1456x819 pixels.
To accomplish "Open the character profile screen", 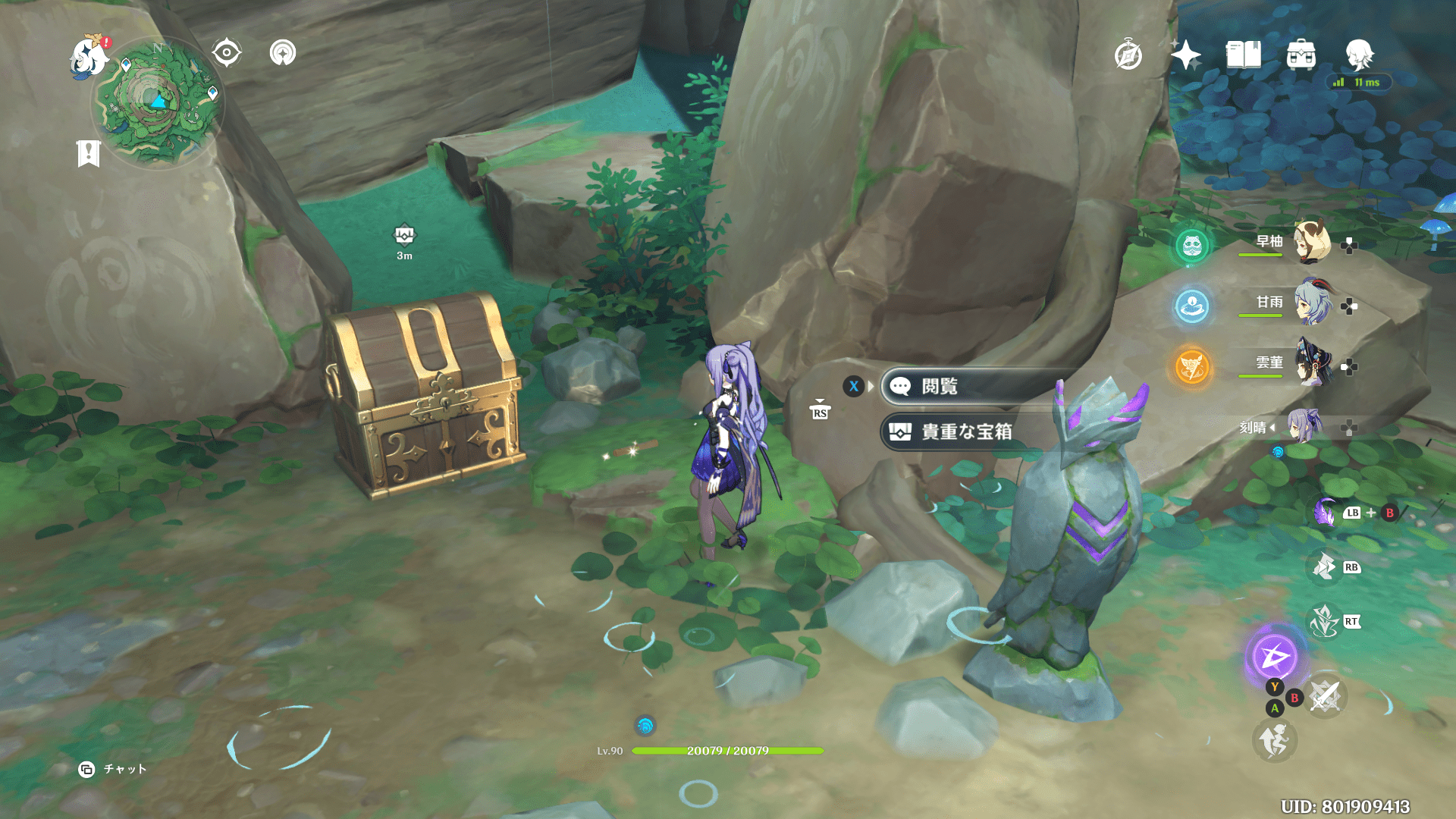I will point(1359,55).
